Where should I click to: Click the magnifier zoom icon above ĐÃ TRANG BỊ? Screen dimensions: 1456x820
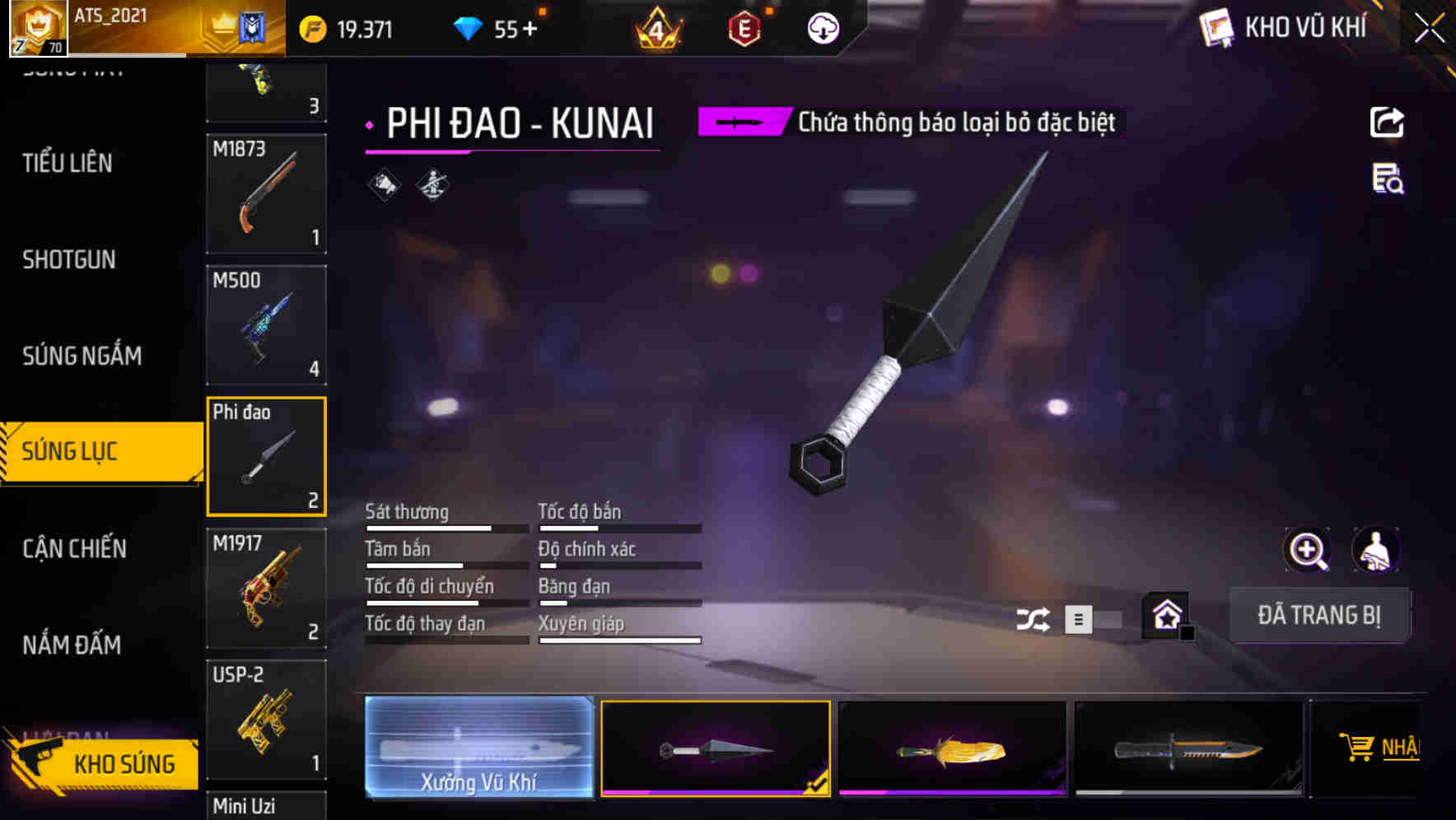coord(1306,550)
